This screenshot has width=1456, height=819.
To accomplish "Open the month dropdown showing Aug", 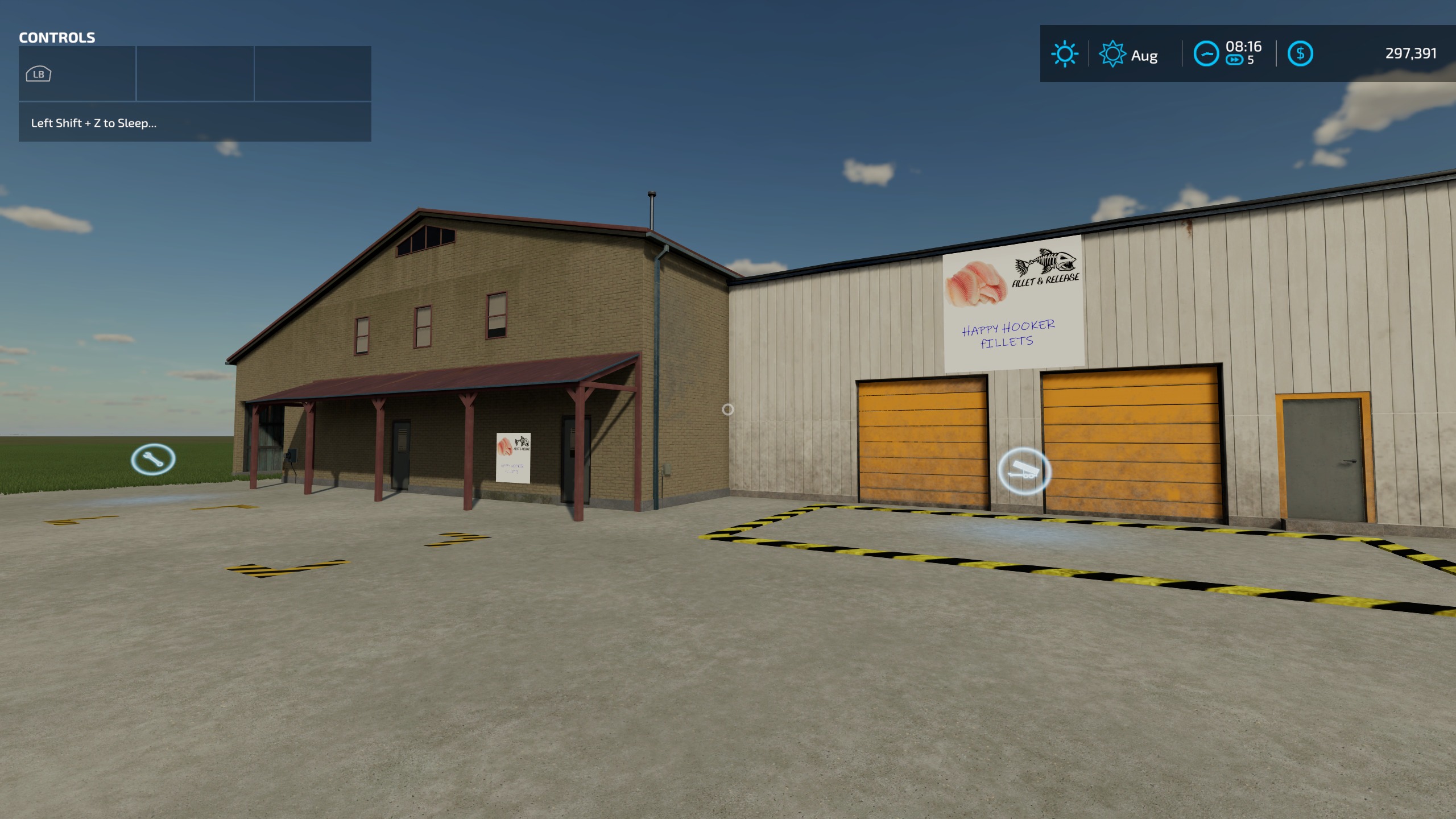I will click(1143, 56).
